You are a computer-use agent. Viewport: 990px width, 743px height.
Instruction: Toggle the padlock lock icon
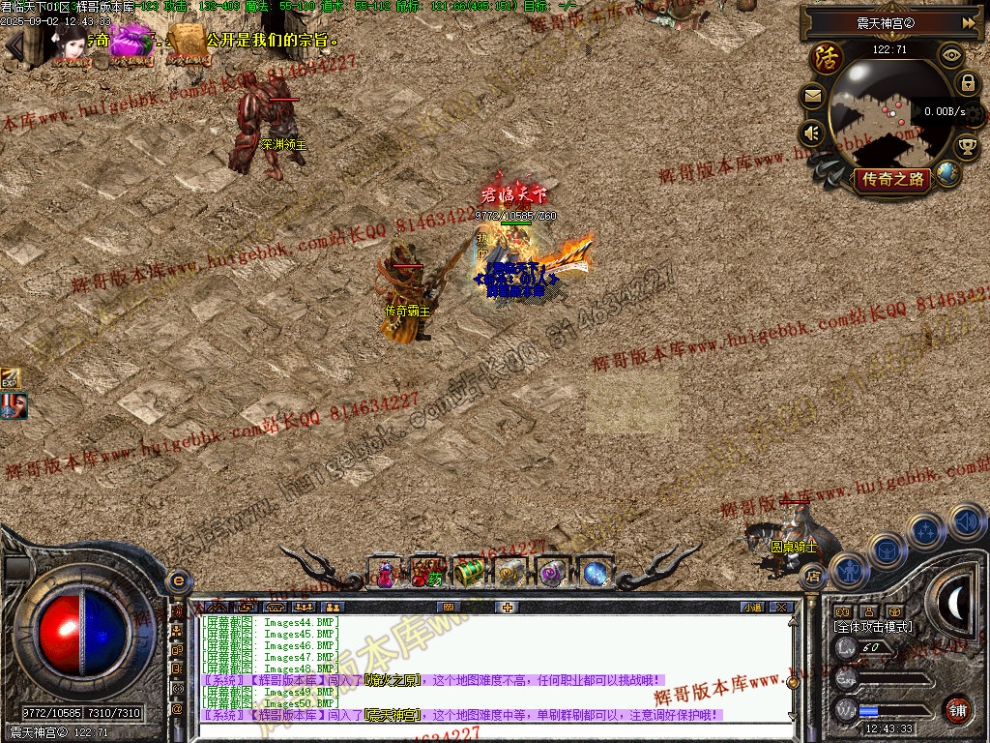click(x=967, y=83)
